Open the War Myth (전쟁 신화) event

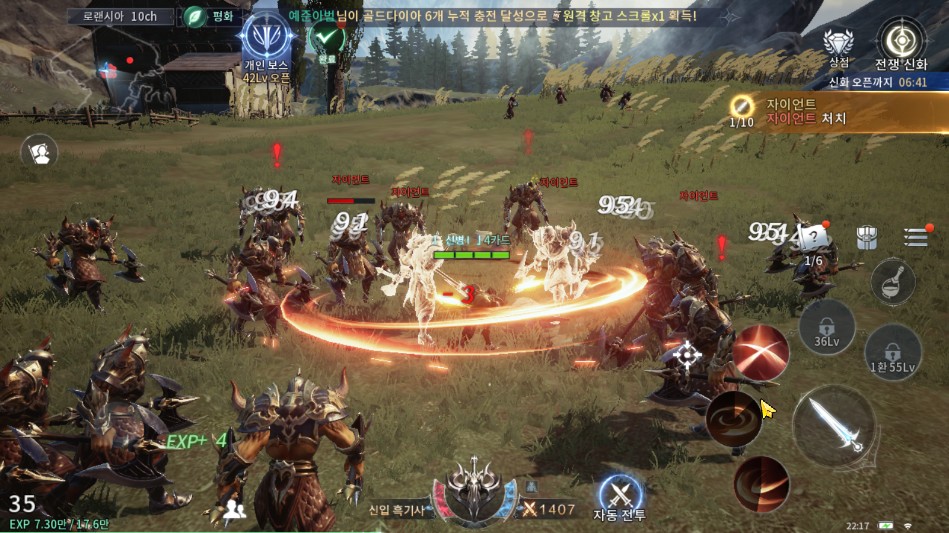900,45
